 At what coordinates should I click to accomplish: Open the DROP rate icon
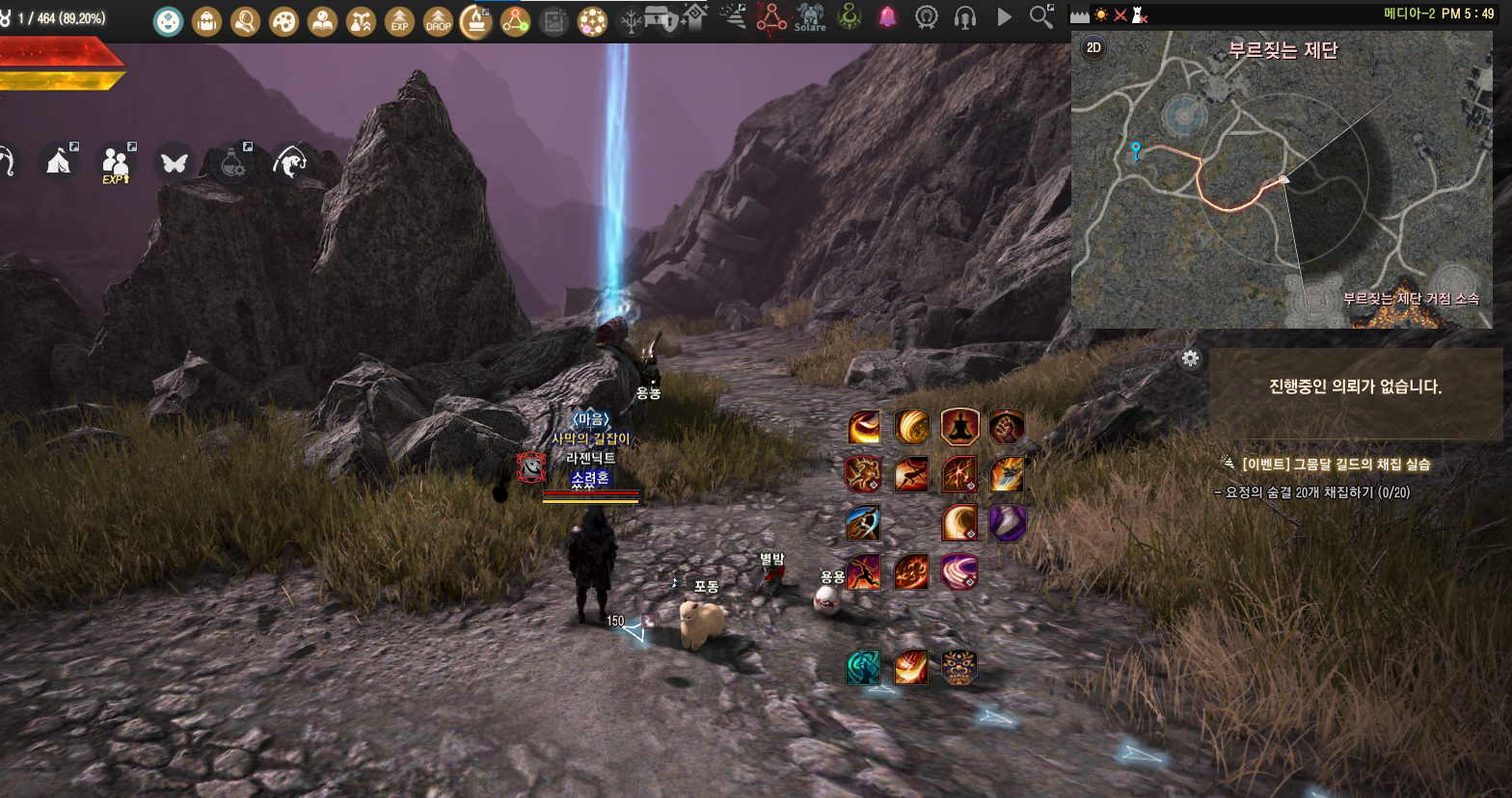[438, 20]
